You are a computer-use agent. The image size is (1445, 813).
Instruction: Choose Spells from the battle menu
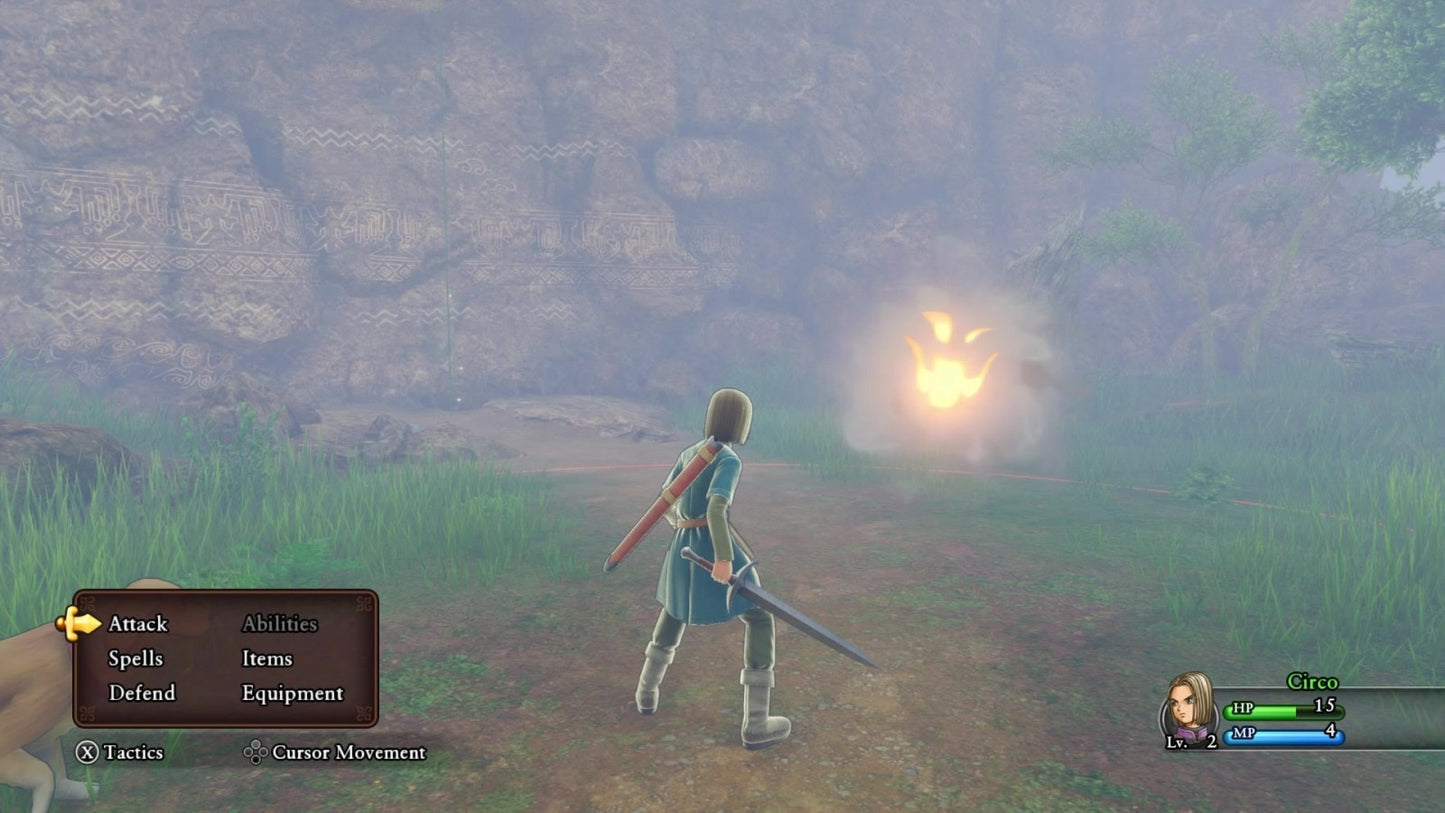(135, 659)
